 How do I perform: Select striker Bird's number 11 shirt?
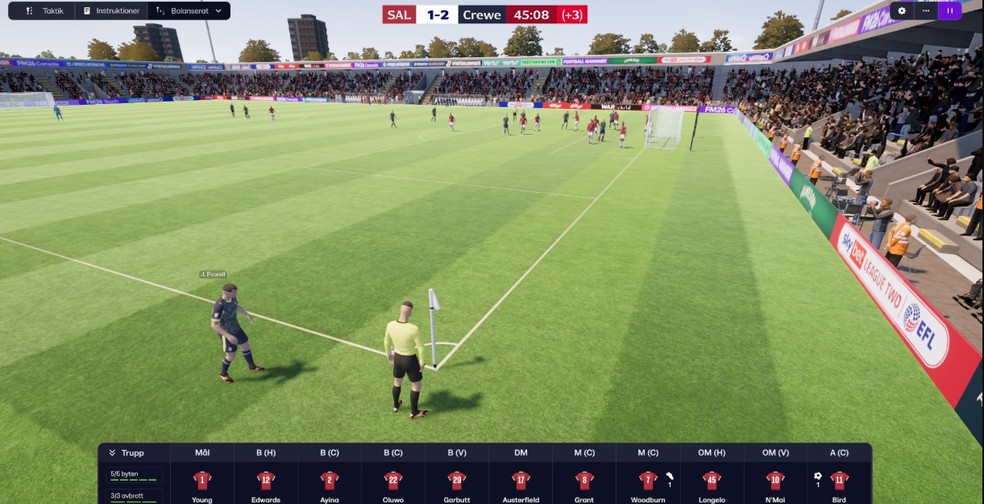839,480
